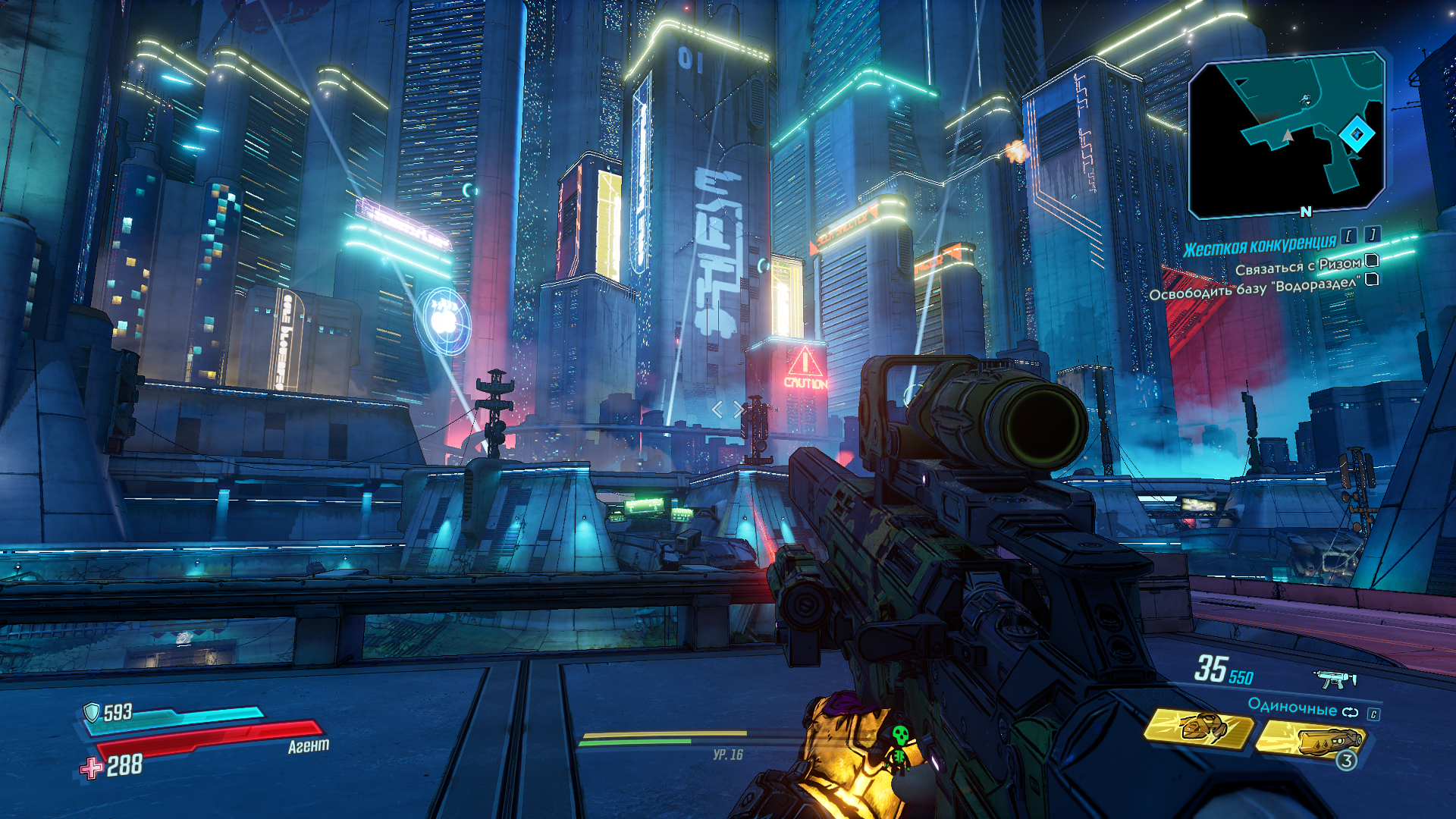Viewport: 1456px width, 819px height.
Task: Click the diamond objective marker on minimap
Action: [x=1357, y=135]
